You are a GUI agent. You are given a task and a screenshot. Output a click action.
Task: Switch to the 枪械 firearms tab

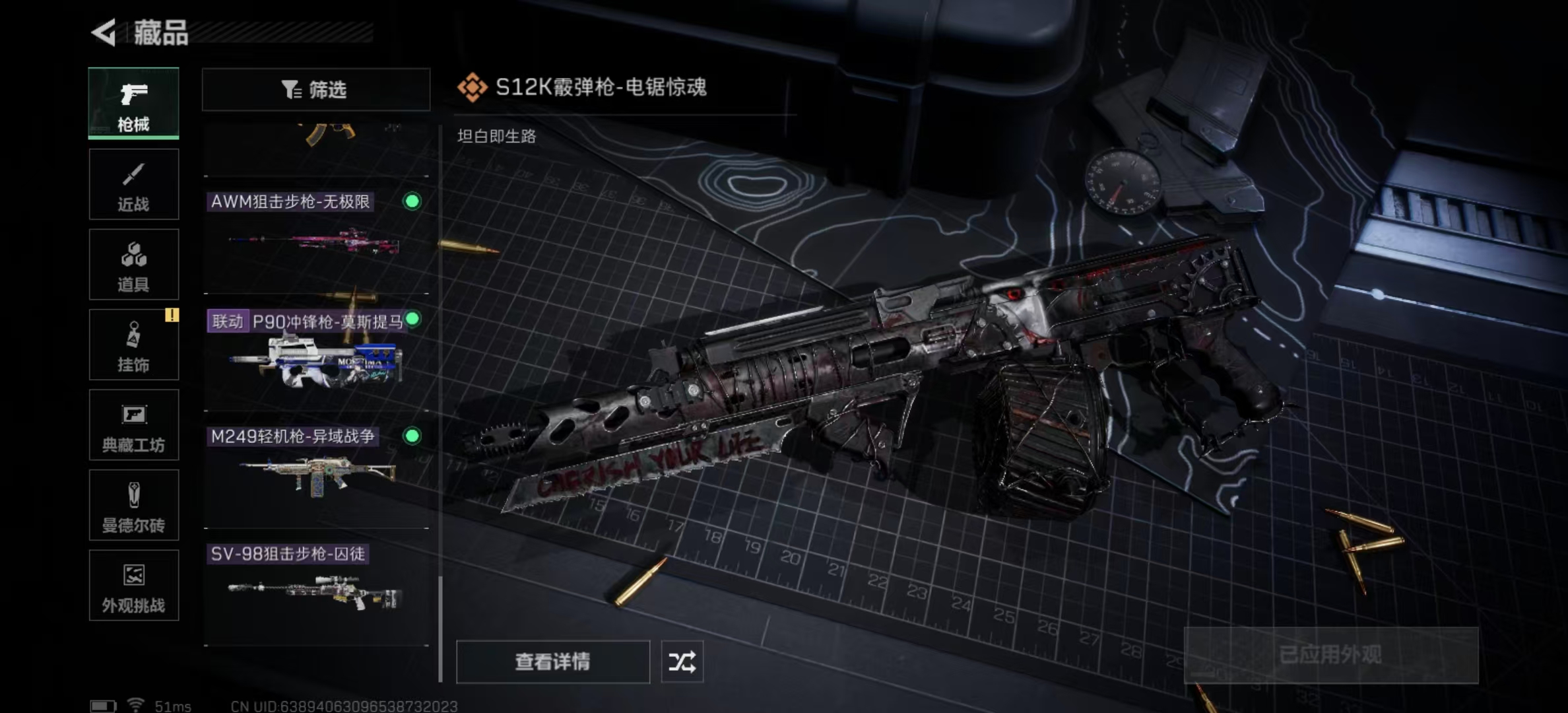(133, 103)
